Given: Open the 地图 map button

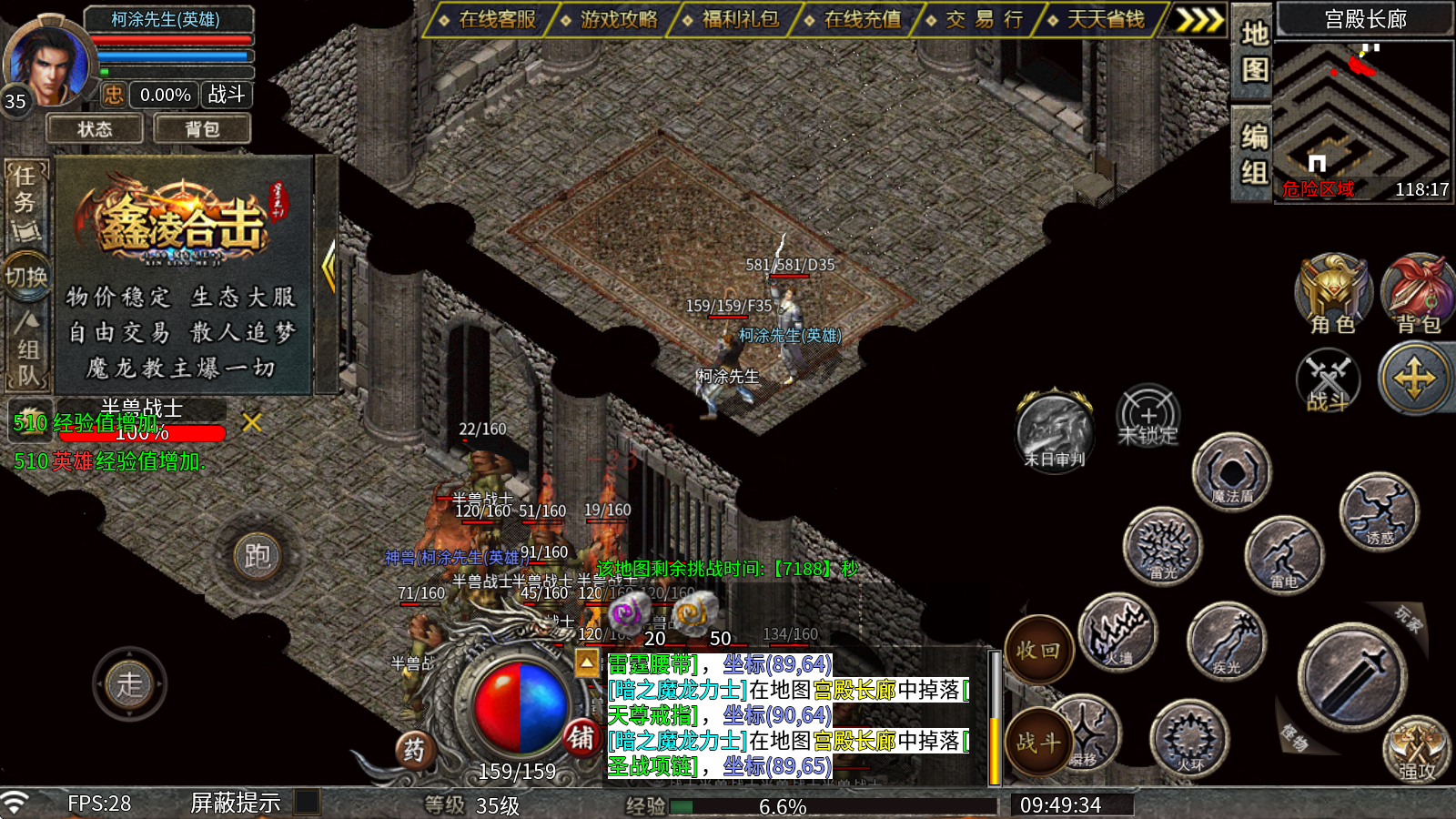Looking at the screenshot, I should tap(1254, 52).
